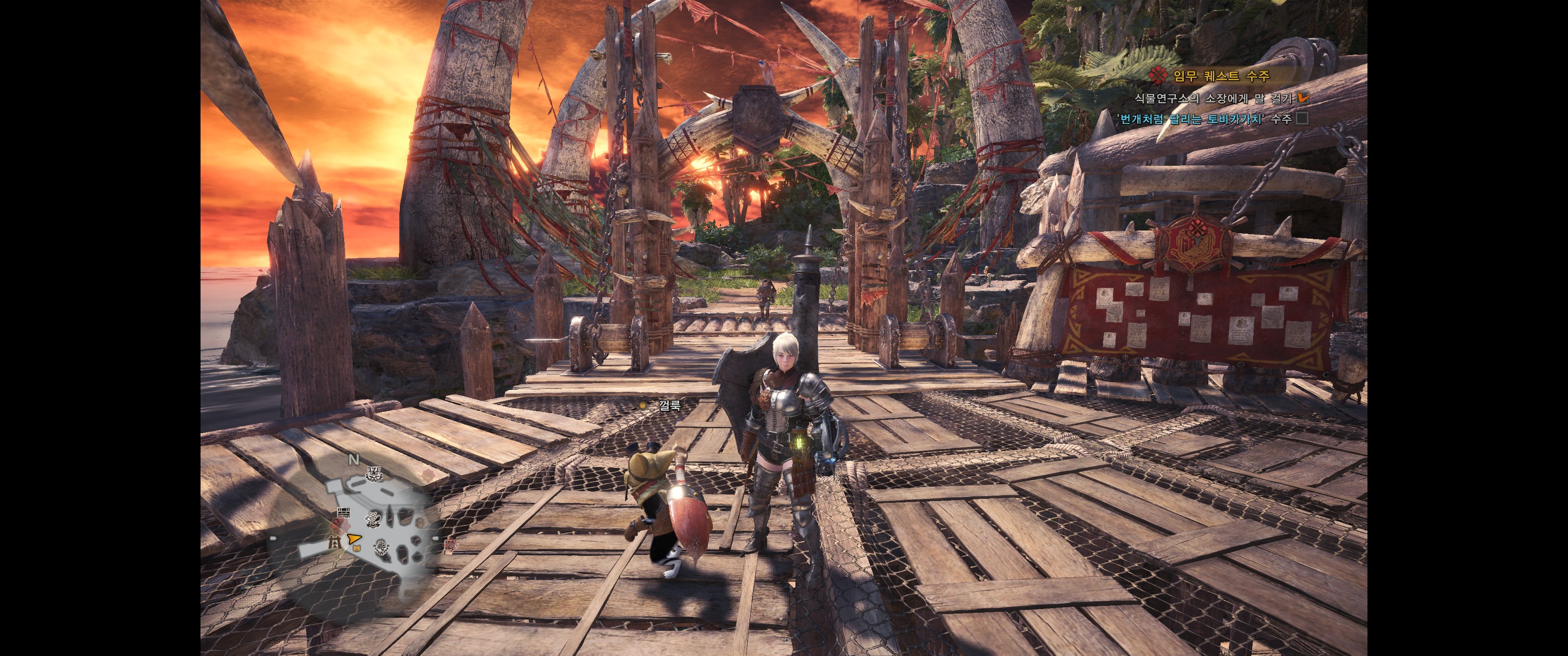Select the '껄룩' Palico name tag
1568x656 pixels.
669,406
